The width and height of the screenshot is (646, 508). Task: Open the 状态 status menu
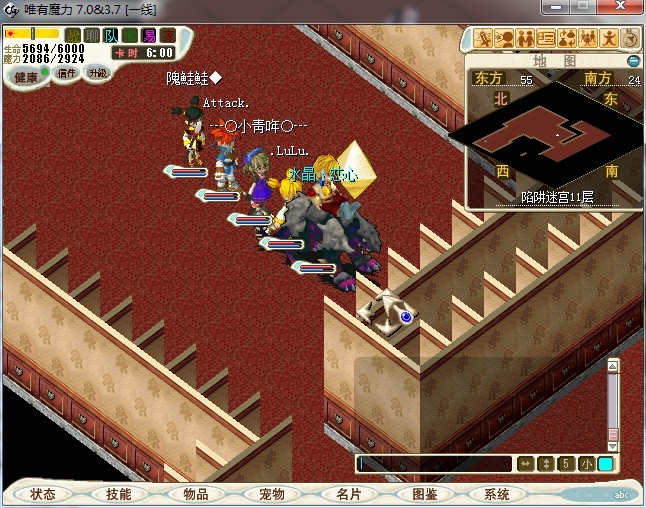point(44,494)
